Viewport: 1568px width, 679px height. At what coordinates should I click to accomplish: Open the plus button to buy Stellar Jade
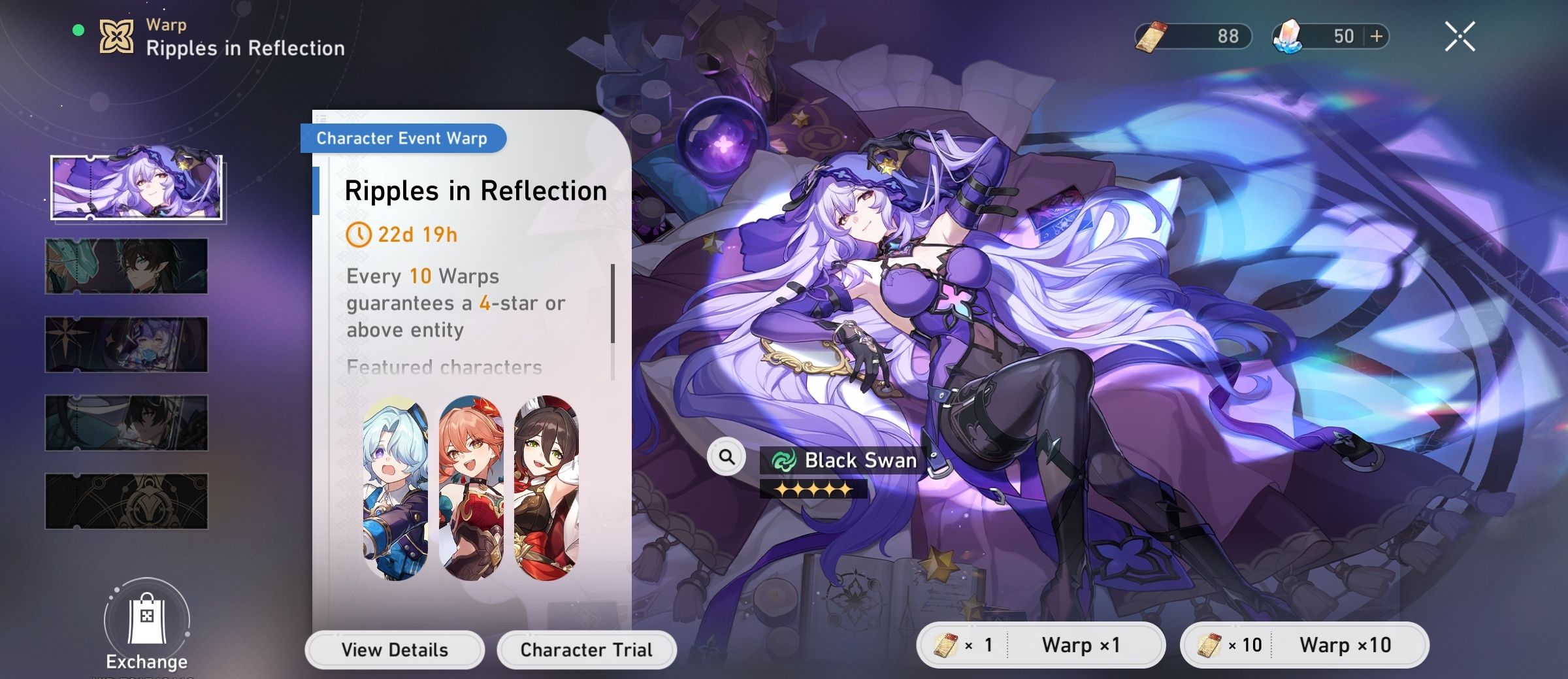[1375, 36]
